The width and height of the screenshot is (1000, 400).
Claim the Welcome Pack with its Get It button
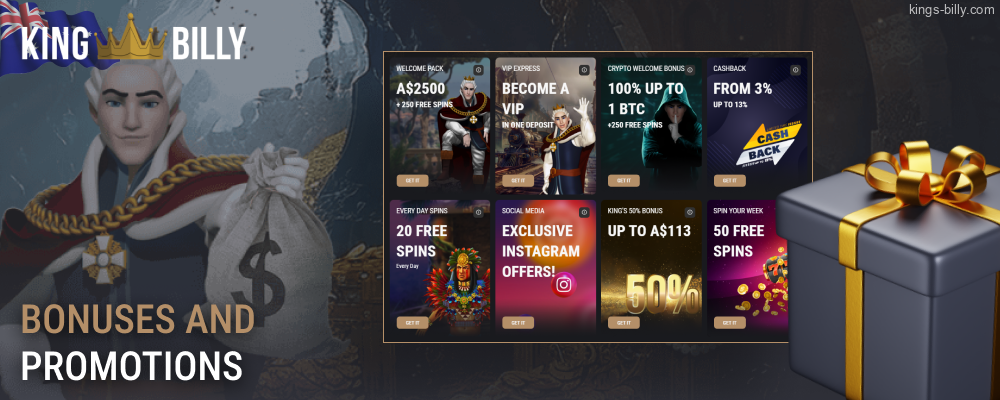[x=411, y=181]
